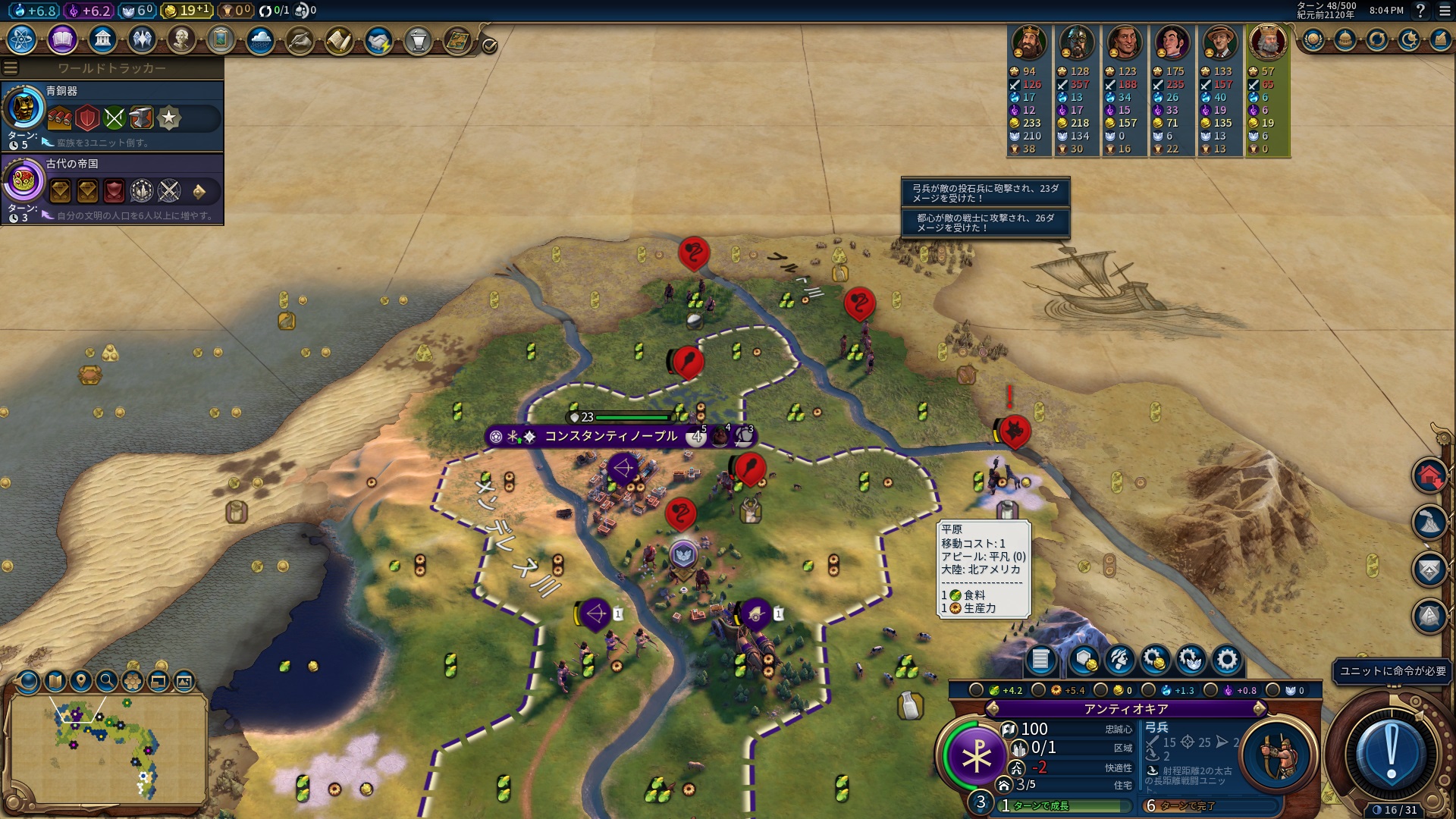Open the Civilopedia question mark
This screenshot has height=819, width=1456.
coord(1420,11)
